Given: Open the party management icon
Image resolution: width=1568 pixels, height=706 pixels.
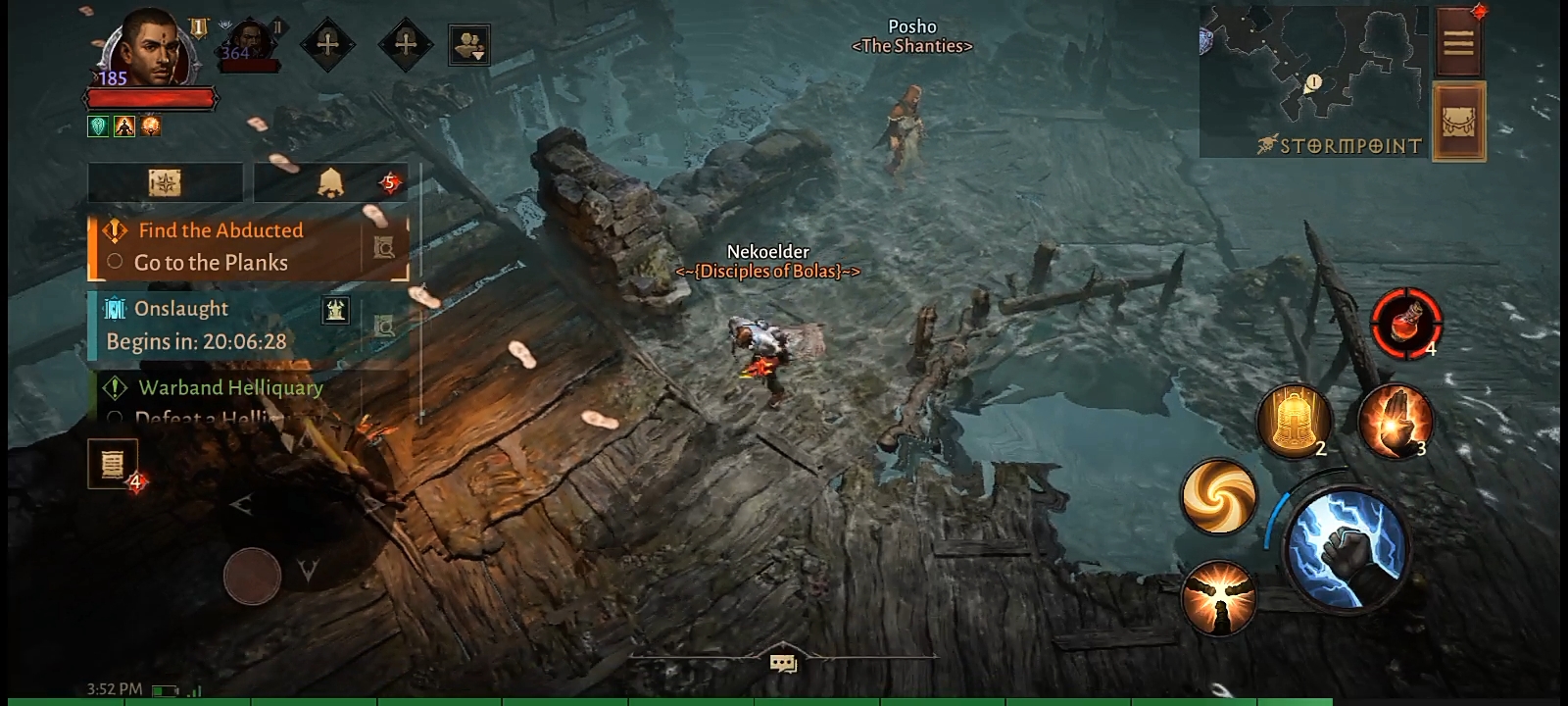Looking at the screenshot, I should (x=468, y=45).
